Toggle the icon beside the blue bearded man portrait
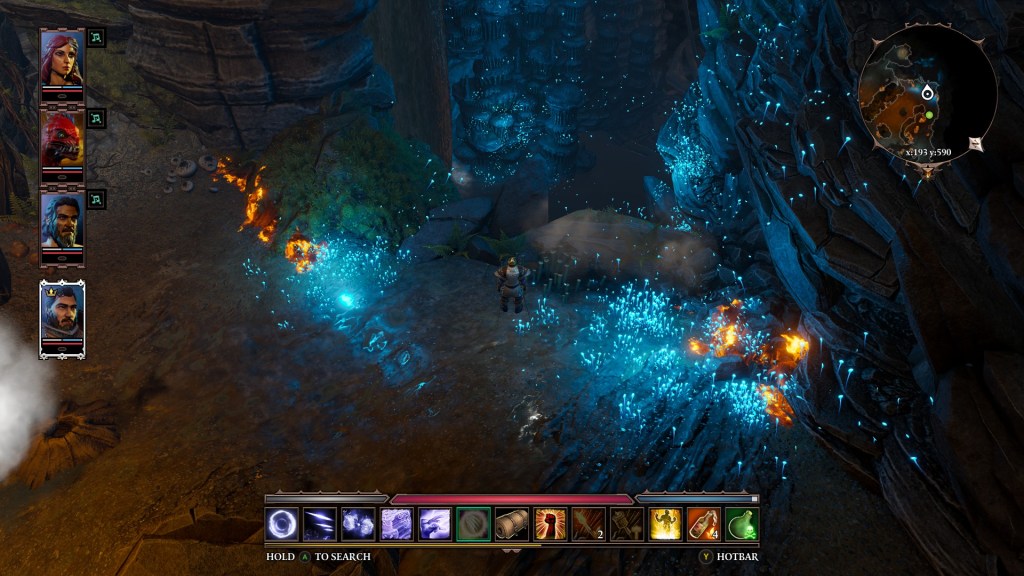The width and height of the screenshot is (1024, 576). (96, 198)
